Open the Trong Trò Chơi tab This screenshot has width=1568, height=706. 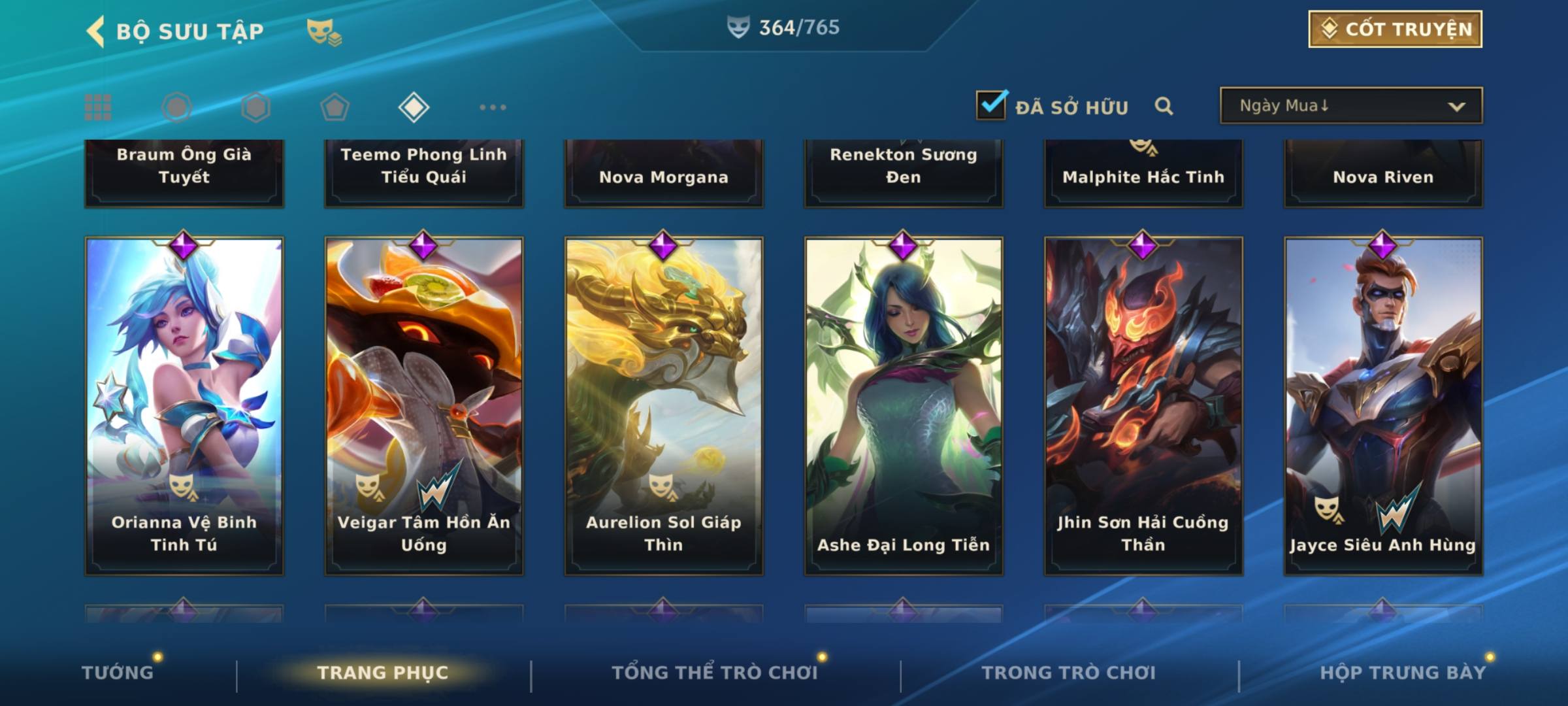(x=1069, y=673)
